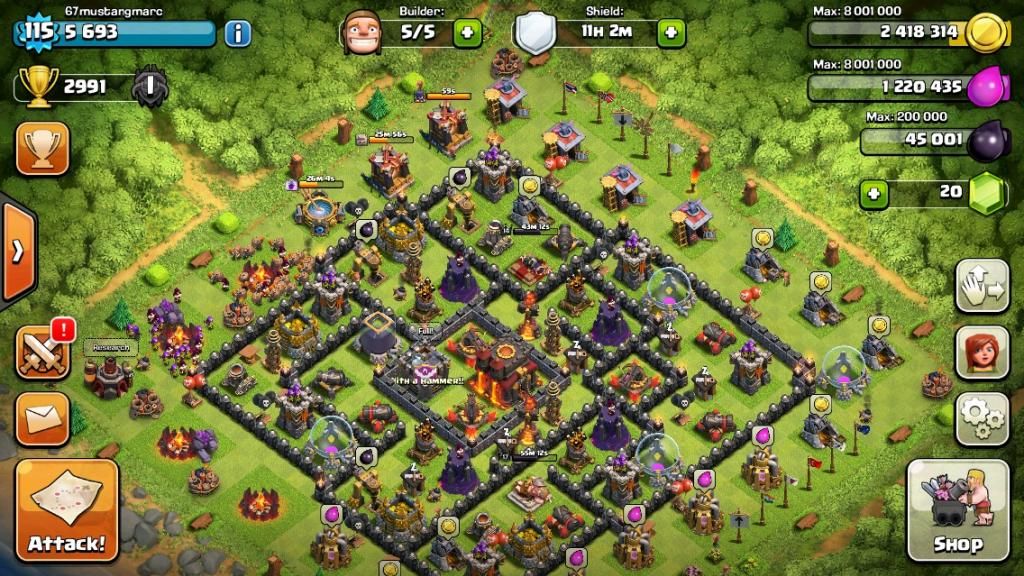Open the trophy achievements button
1024x576 pixels.
pyautogui.click(x=42, y=149)
